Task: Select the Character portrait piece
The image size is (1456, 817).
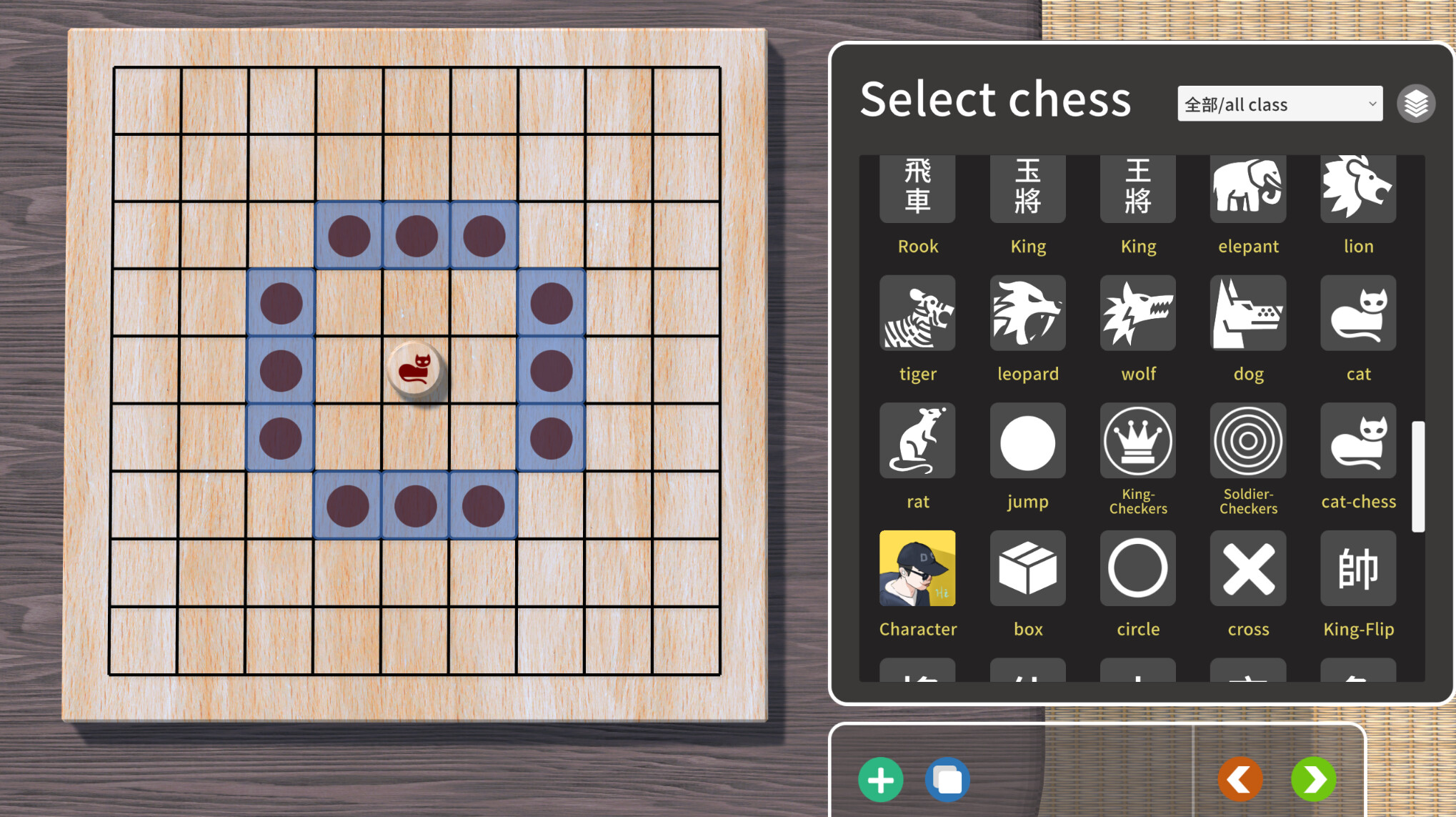Action: point(917,568)
